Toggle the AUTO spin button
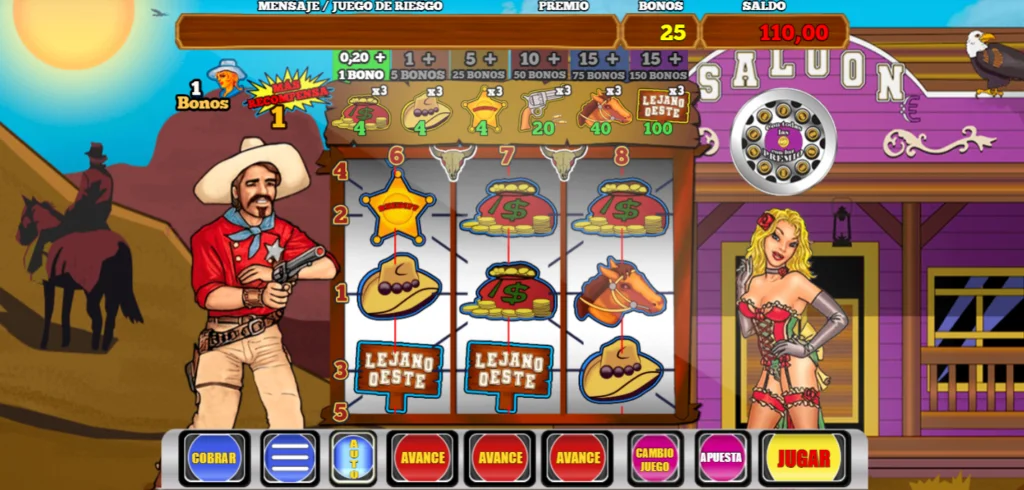 (x=353, y=459)
